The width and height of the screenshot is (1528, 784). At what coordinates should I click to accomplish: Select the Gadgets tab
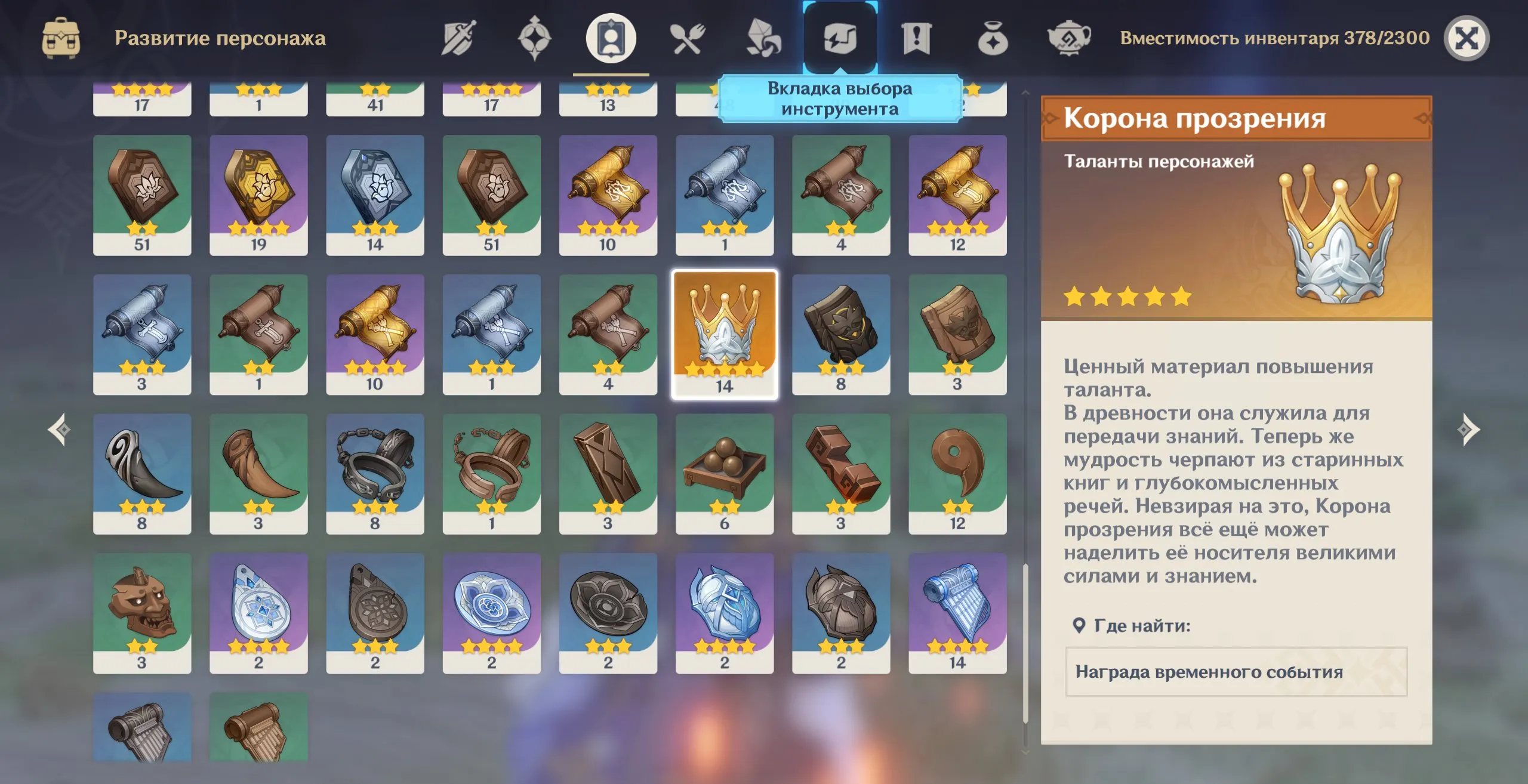(x=840, y=39)
